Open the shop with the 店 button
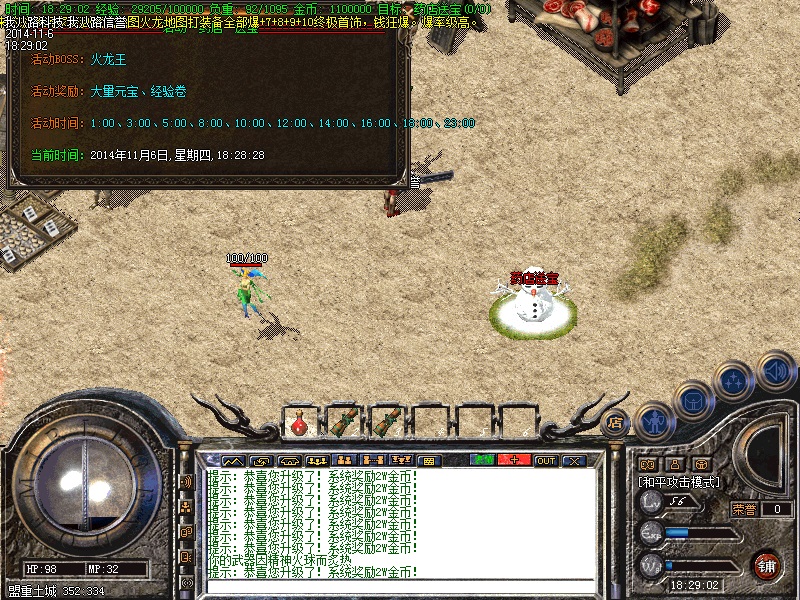The width and height of the screenshot is (800, 600). tap(615, 422)
